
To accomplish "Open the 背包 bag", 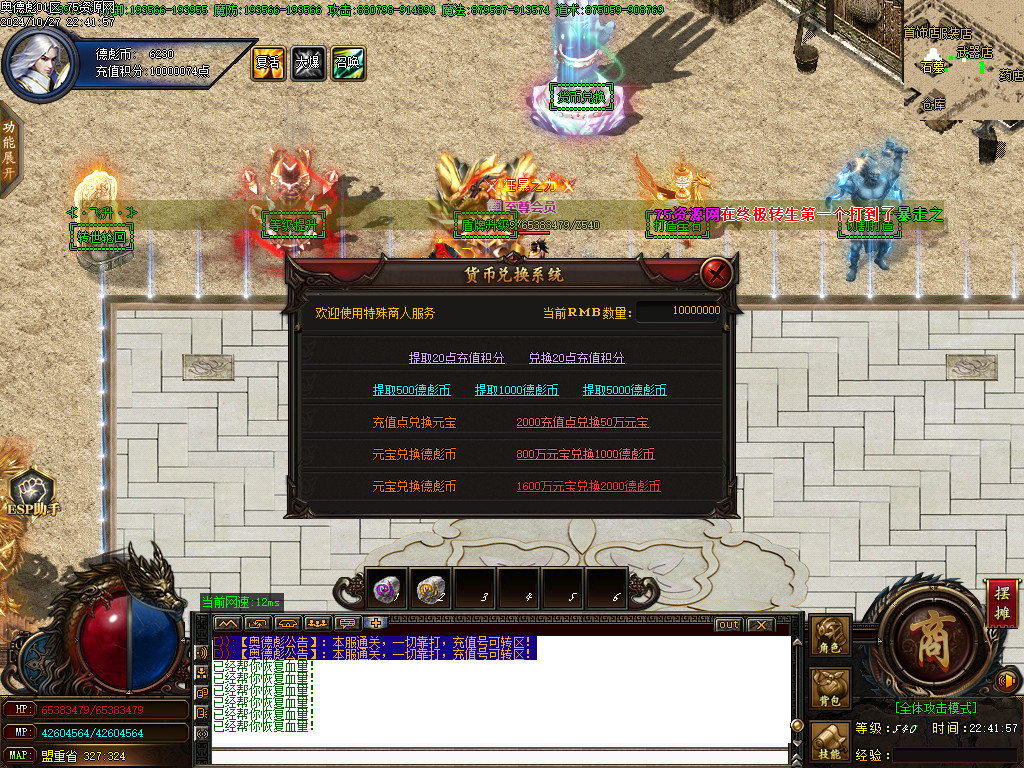I will [830, 688].
